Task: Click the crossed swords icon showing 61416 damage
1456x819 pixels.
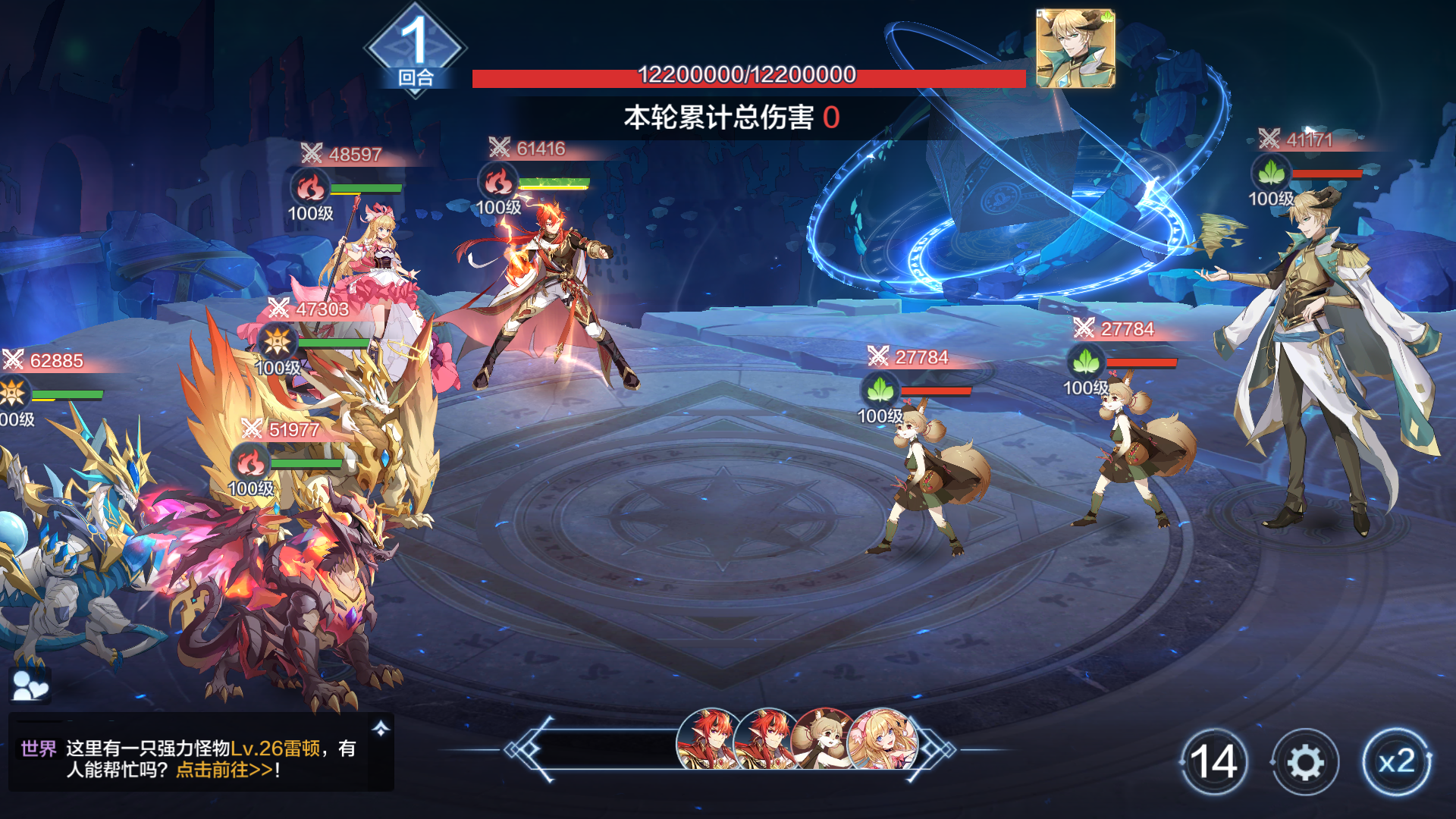Action: 498,147
